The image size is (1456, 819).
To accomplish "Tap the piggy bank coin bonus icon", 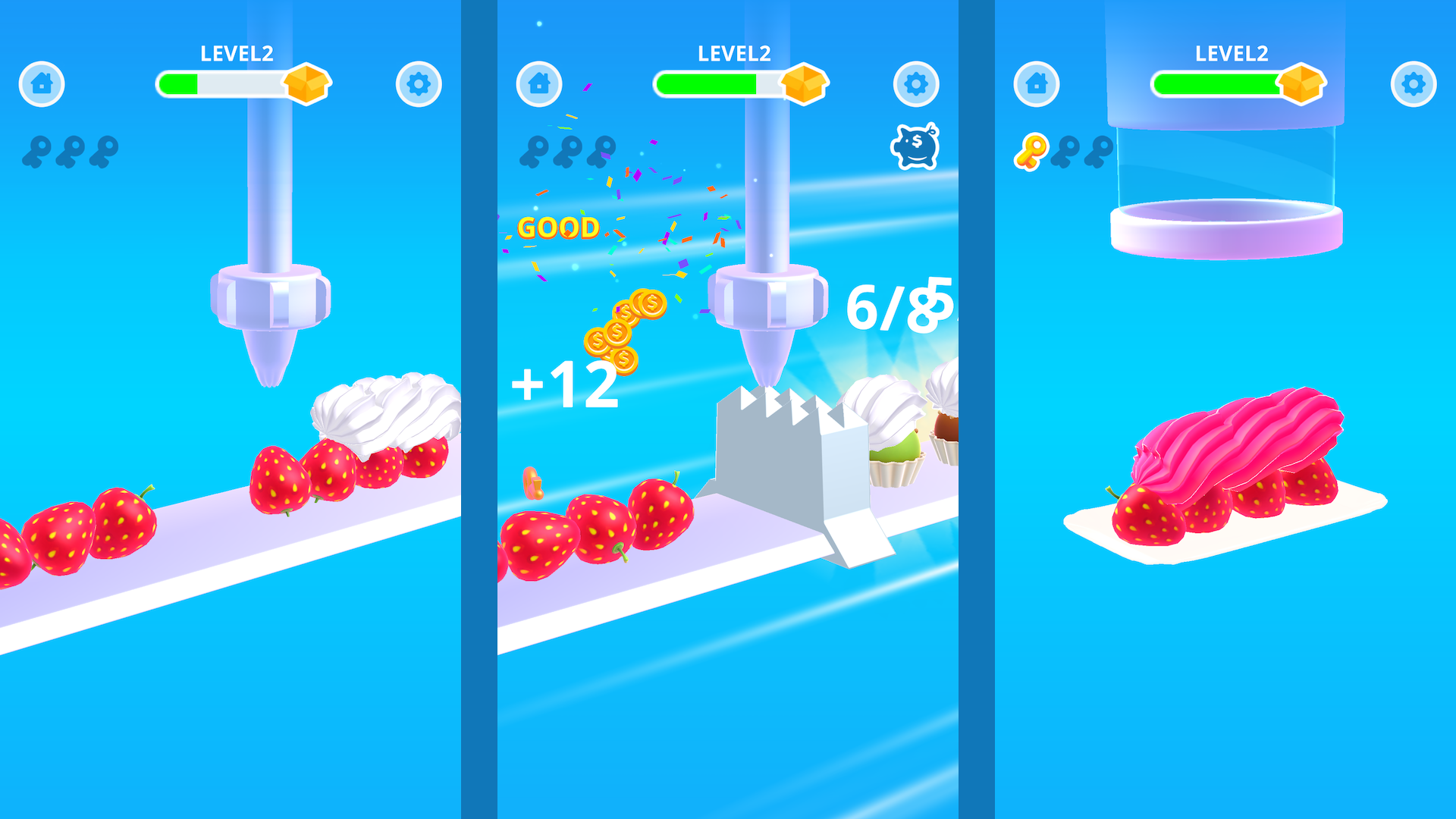I will pyautogui.click(x=914, y=146).
